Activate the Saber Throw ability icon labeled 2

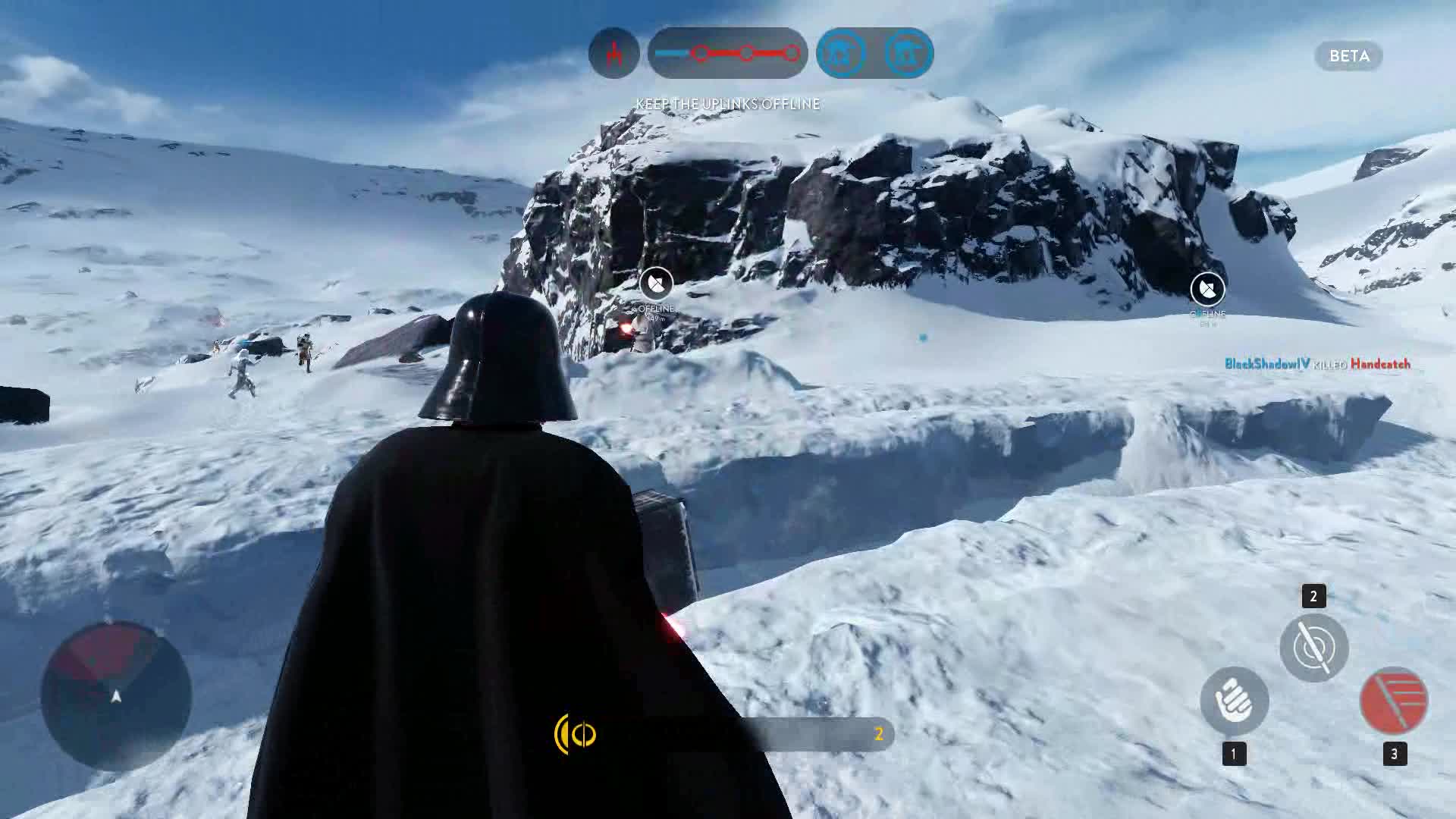click(1314, 645)
